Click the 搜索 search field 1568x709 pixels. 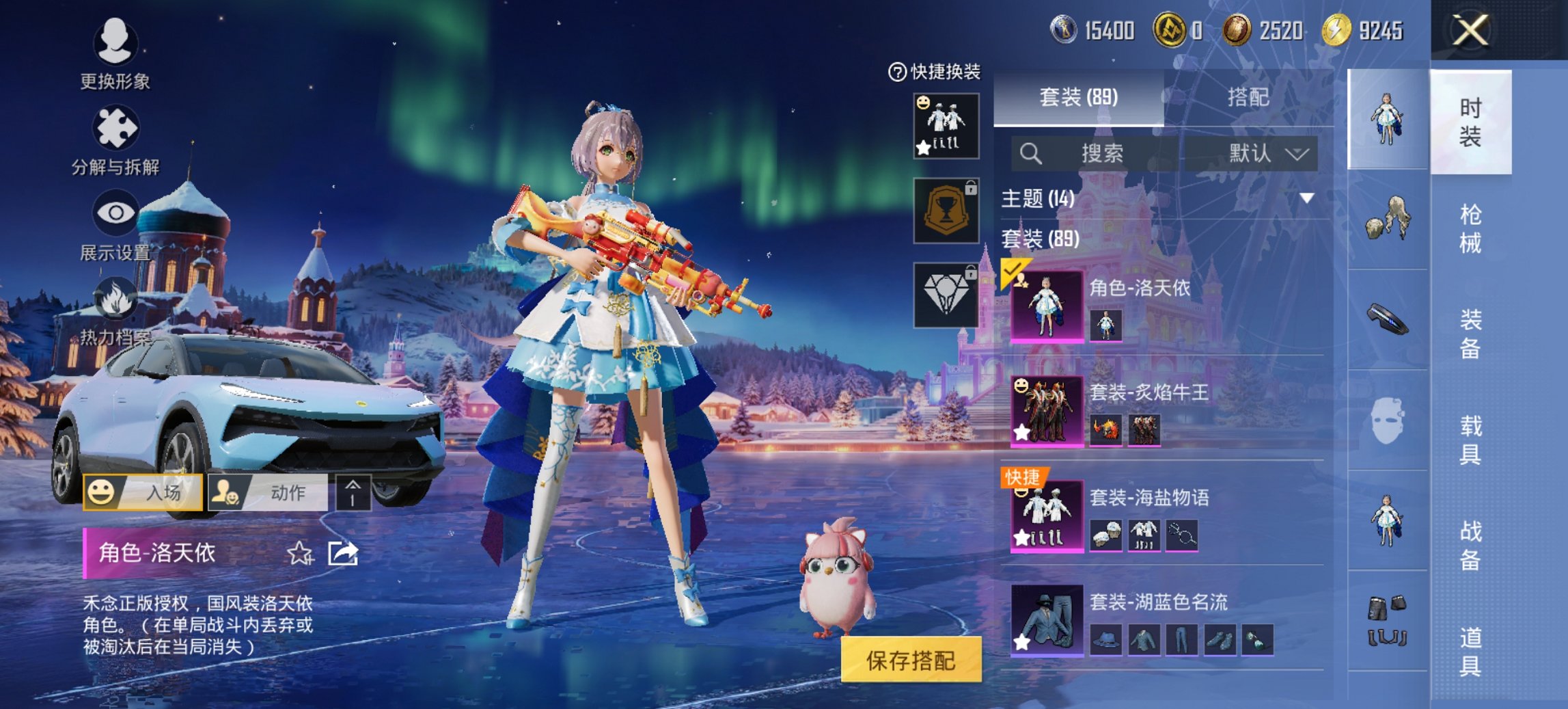tap(1100, 153)
